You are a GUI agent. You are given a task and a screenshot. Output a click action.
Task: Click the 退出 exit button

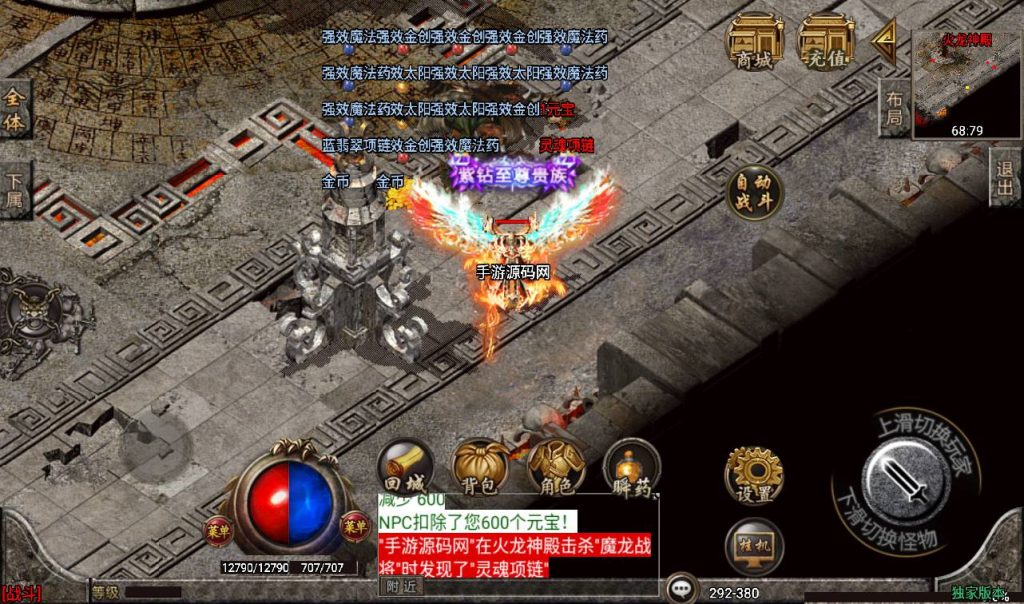(x=1005, y=178)
